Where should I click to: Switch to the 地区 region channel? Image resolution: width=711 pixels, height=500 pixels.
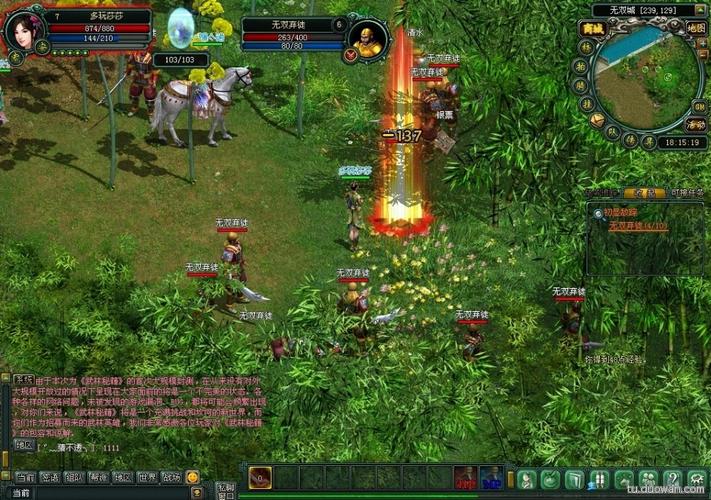click(x=124, y=478)
